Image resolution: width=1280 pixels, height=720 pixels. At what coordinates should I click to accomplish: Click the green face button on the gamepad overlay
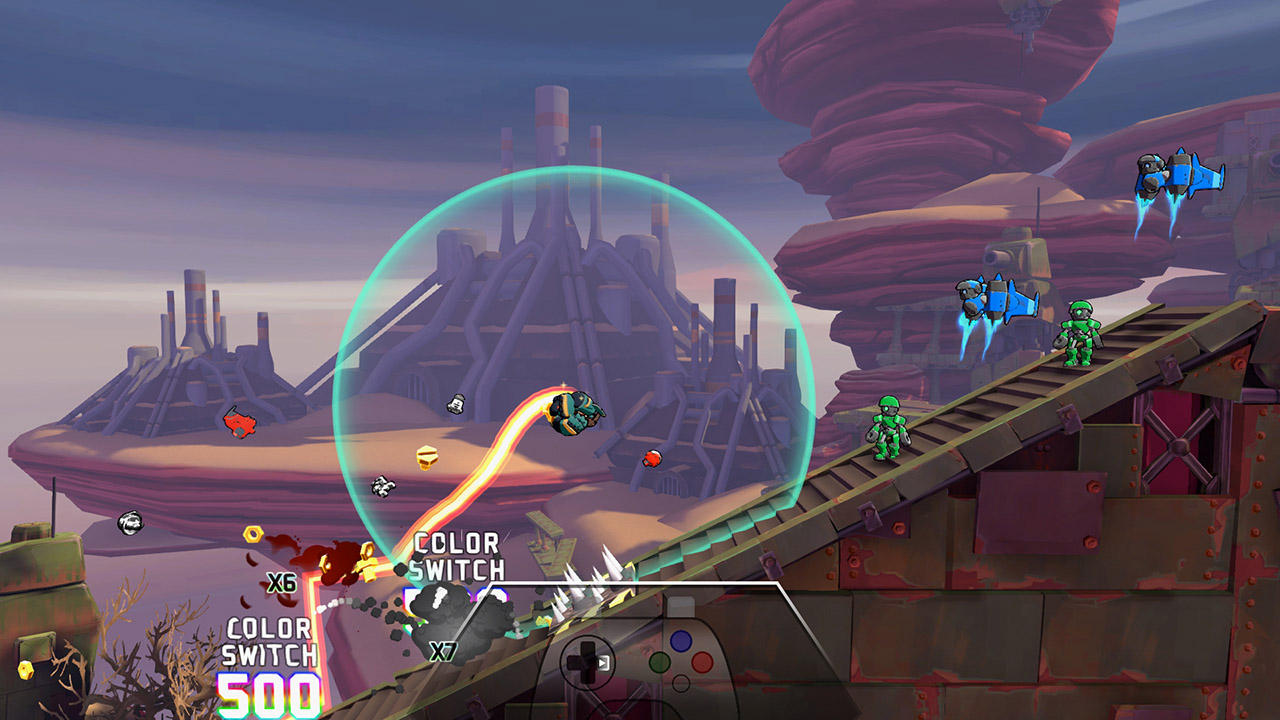pyautogui.click(x=660, y=662)
